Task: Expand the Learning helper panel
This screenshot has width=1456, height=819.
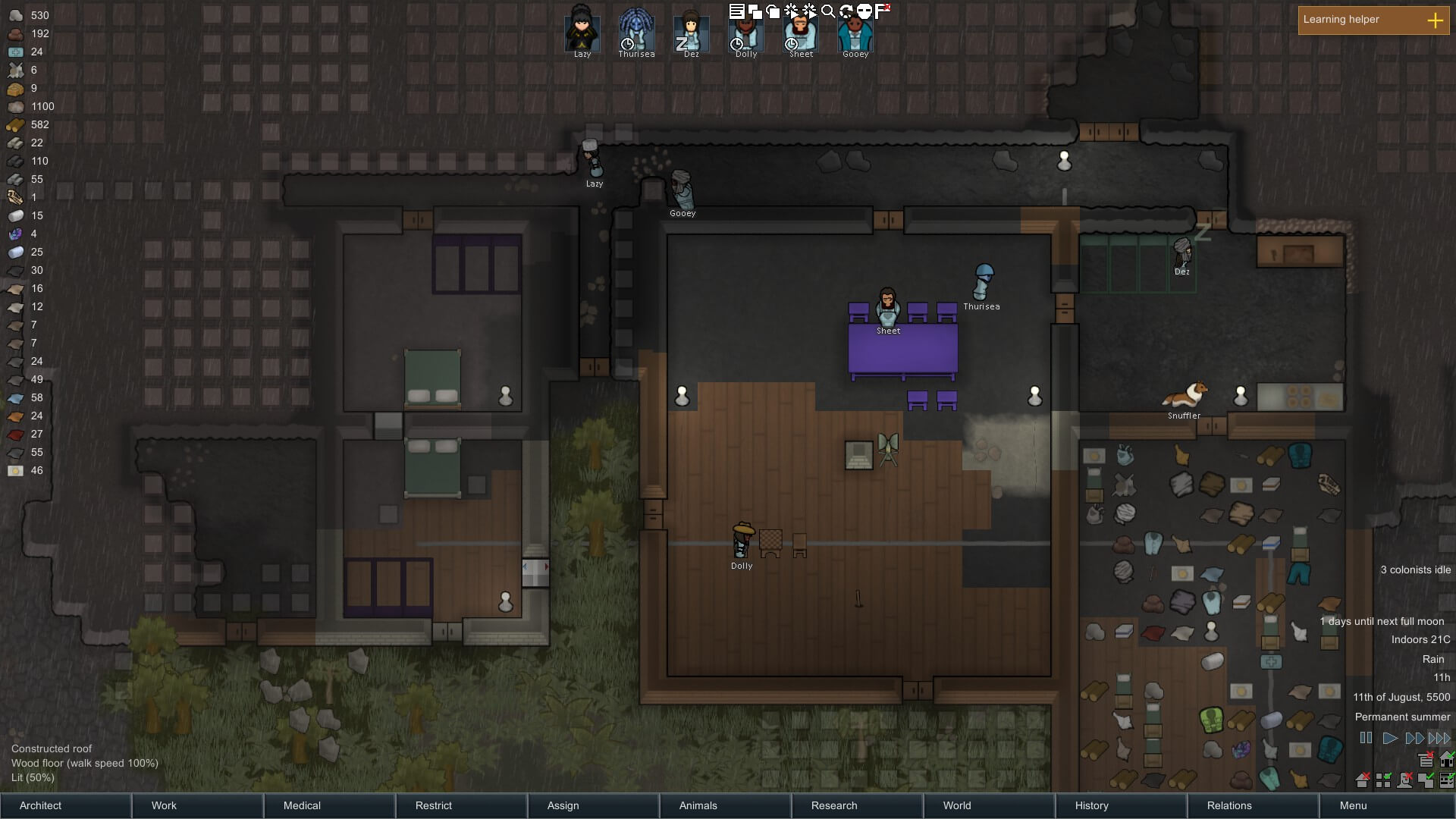Action: [x=1435, y=20]
